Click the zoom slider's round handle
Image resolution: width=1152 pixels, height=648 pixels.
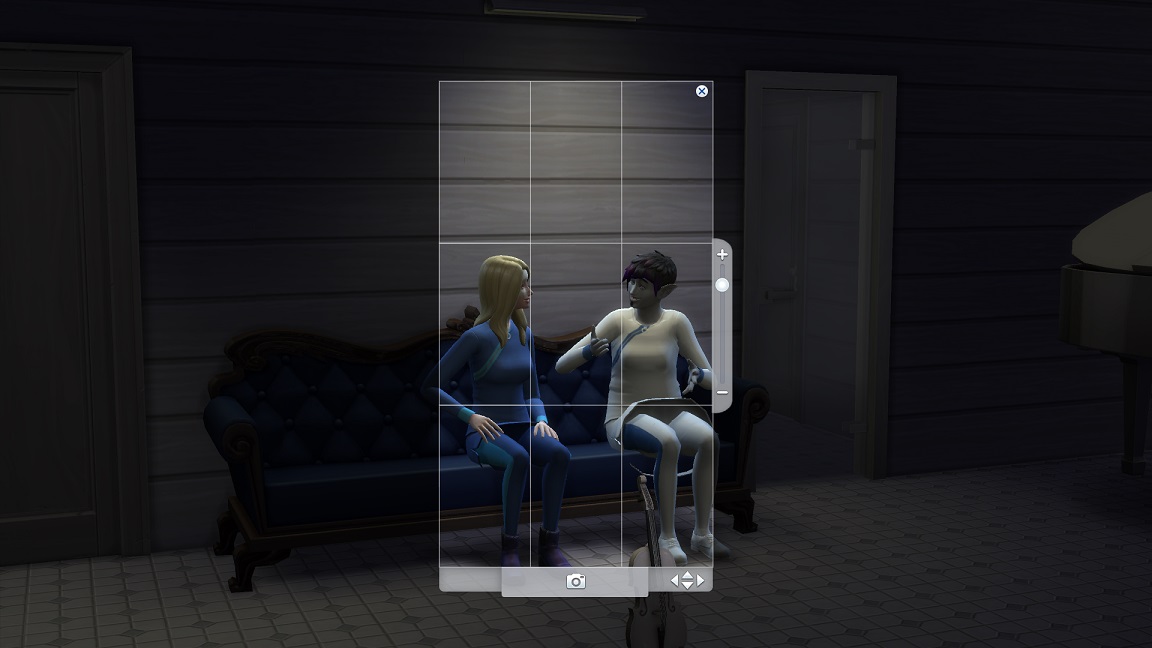click(722, 285)
